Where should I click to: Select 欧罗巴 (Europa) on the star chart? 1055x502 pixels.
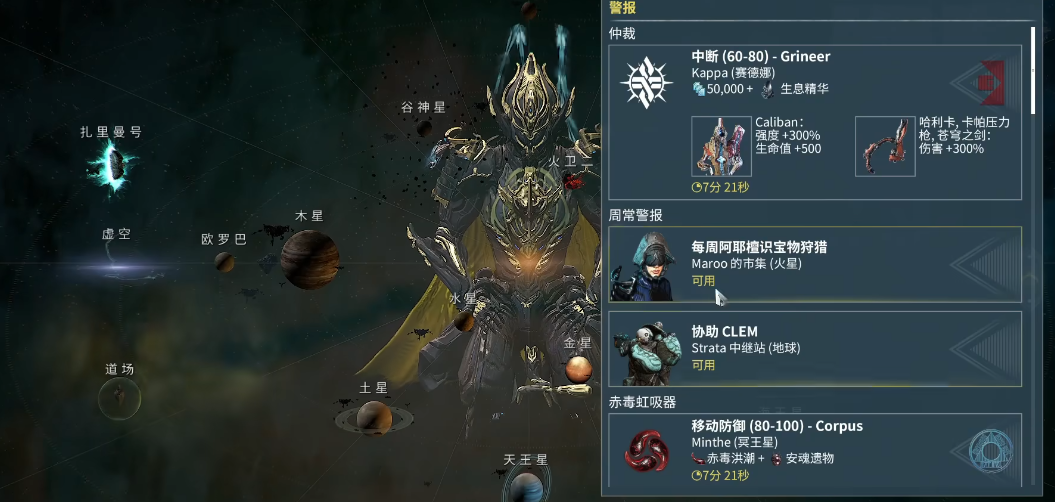pos(226,261)
